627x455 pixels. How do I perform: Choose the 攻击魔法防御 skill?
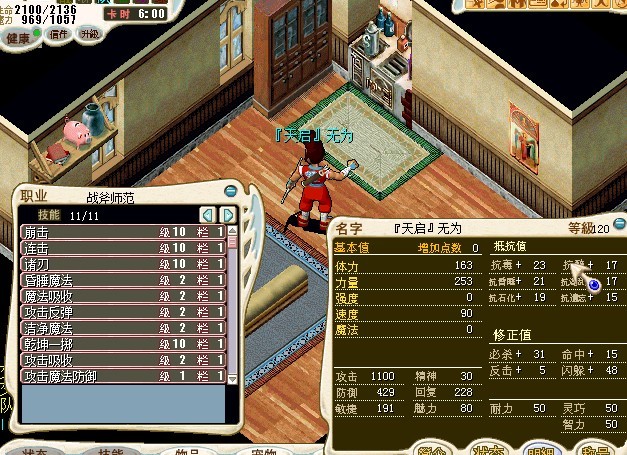click(120, 376)
